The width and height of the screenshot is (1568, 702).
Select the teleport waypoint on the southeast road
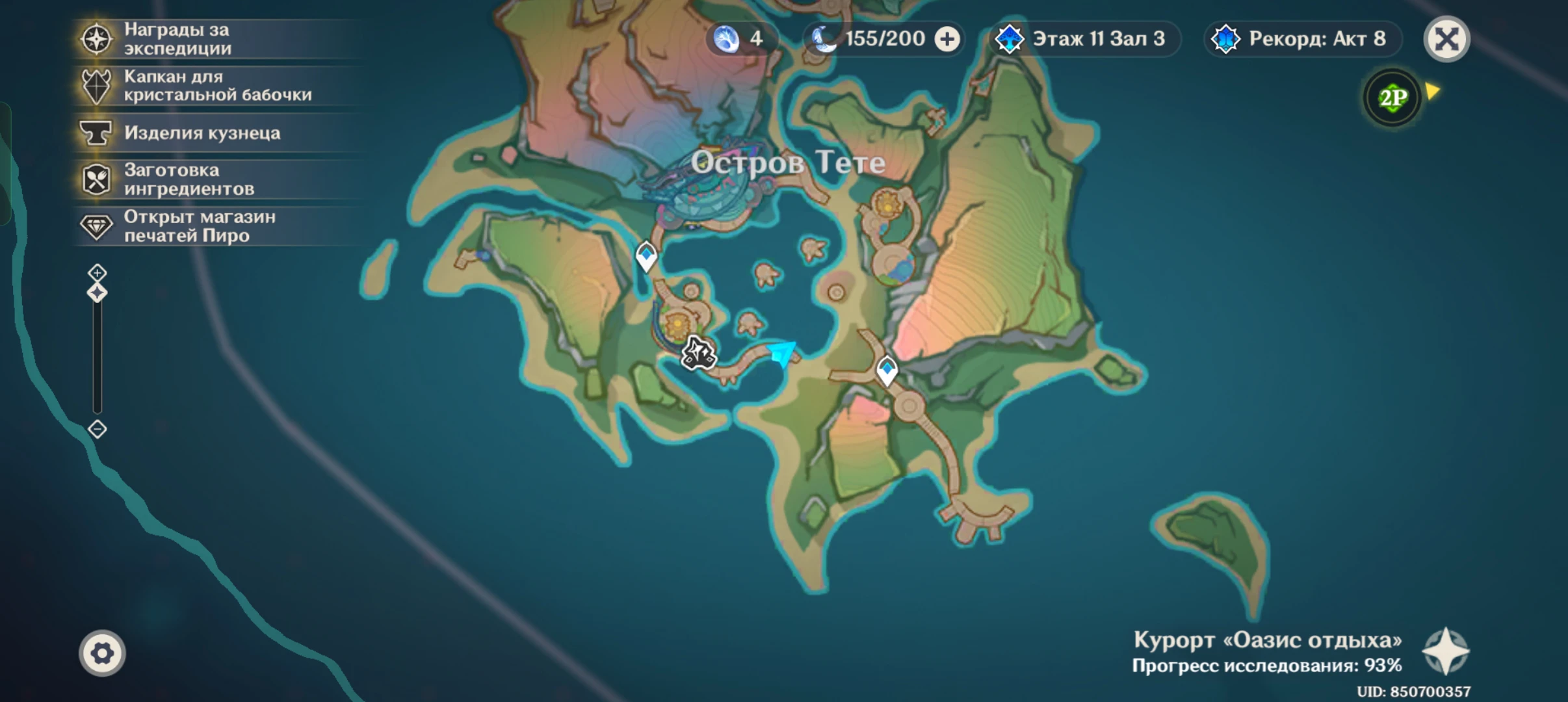(887, 370)
